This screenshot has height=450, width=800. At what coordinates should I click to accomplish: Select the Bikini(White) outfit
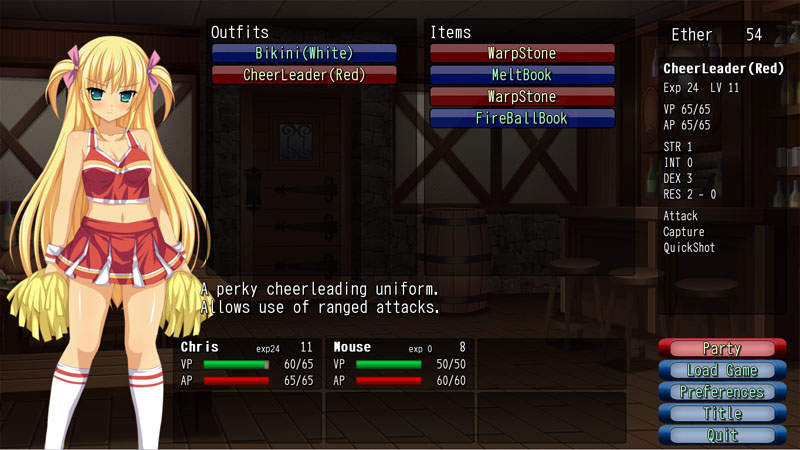pos(304,53)
